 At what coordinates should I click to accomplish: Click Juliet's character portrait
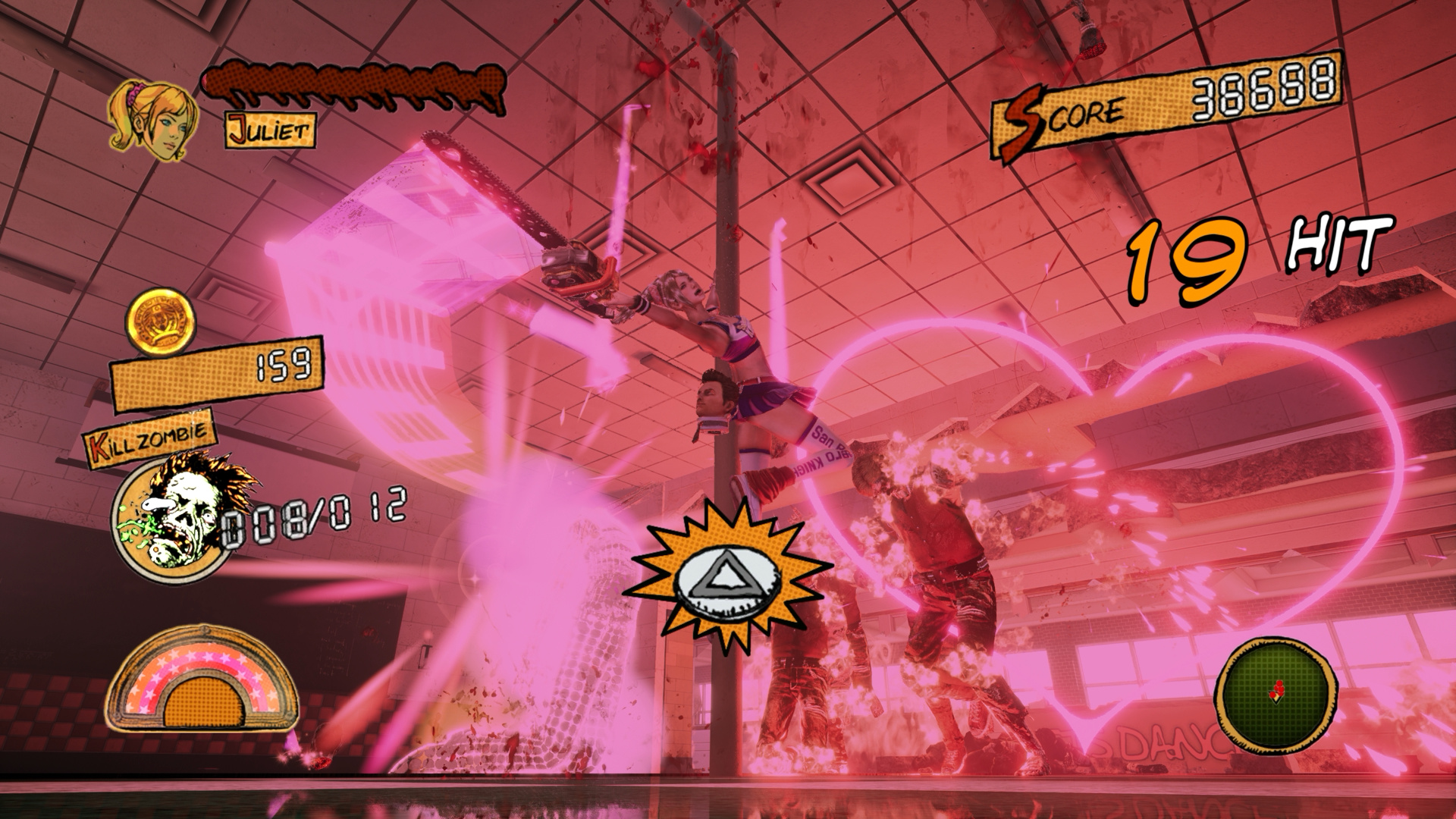154,121
